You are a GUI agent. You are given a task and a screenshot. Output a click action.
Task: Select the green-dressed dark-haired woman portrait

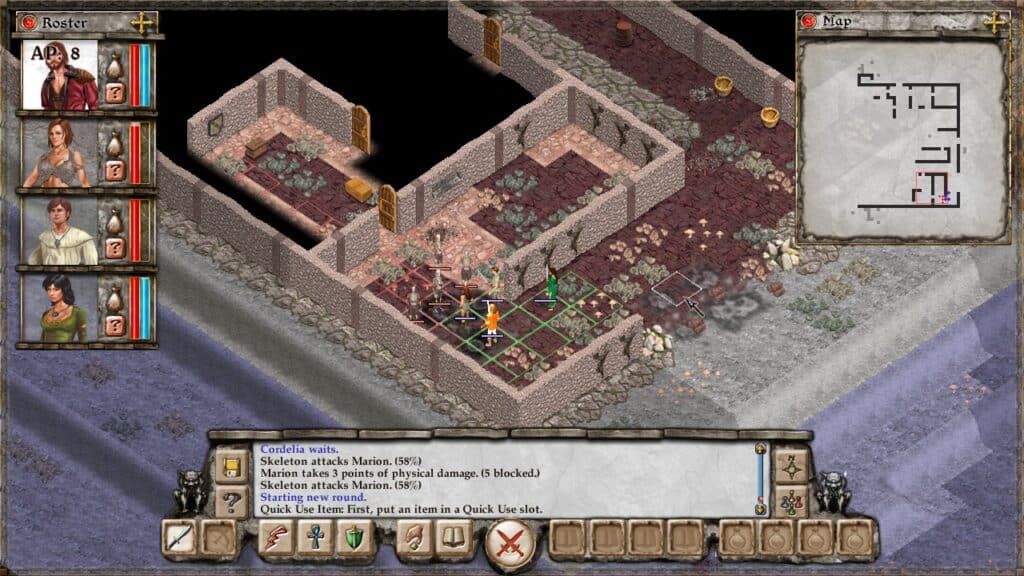(60, 309)
